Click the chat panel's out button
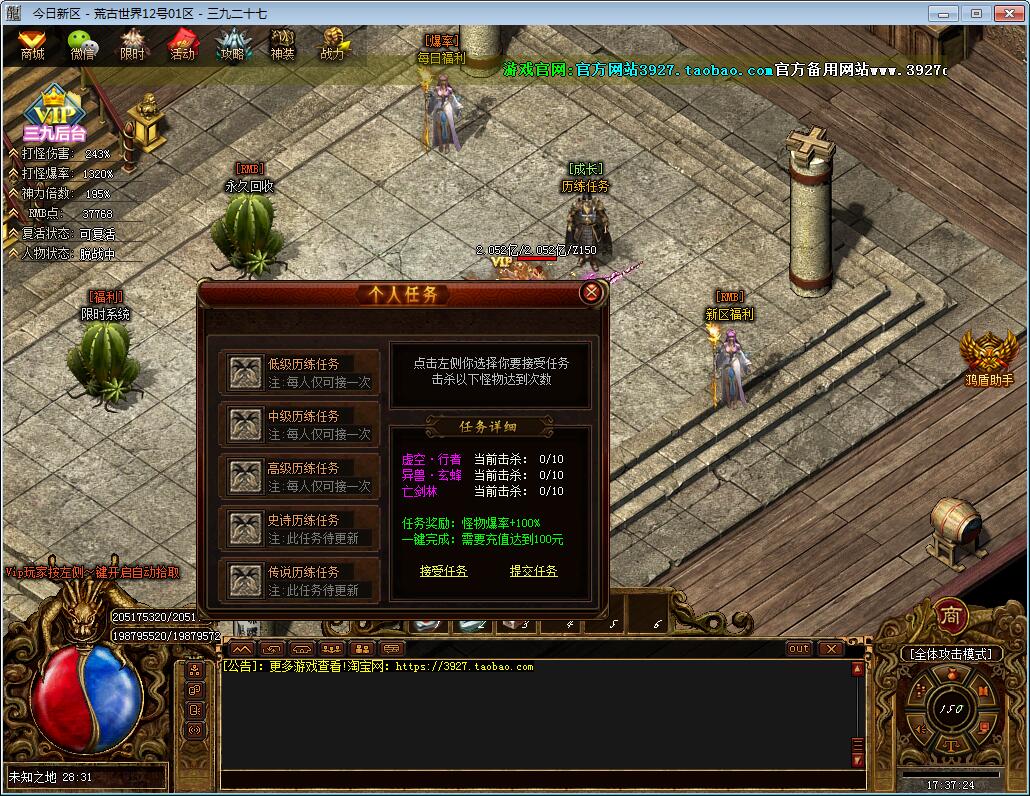 click(798, 649)
